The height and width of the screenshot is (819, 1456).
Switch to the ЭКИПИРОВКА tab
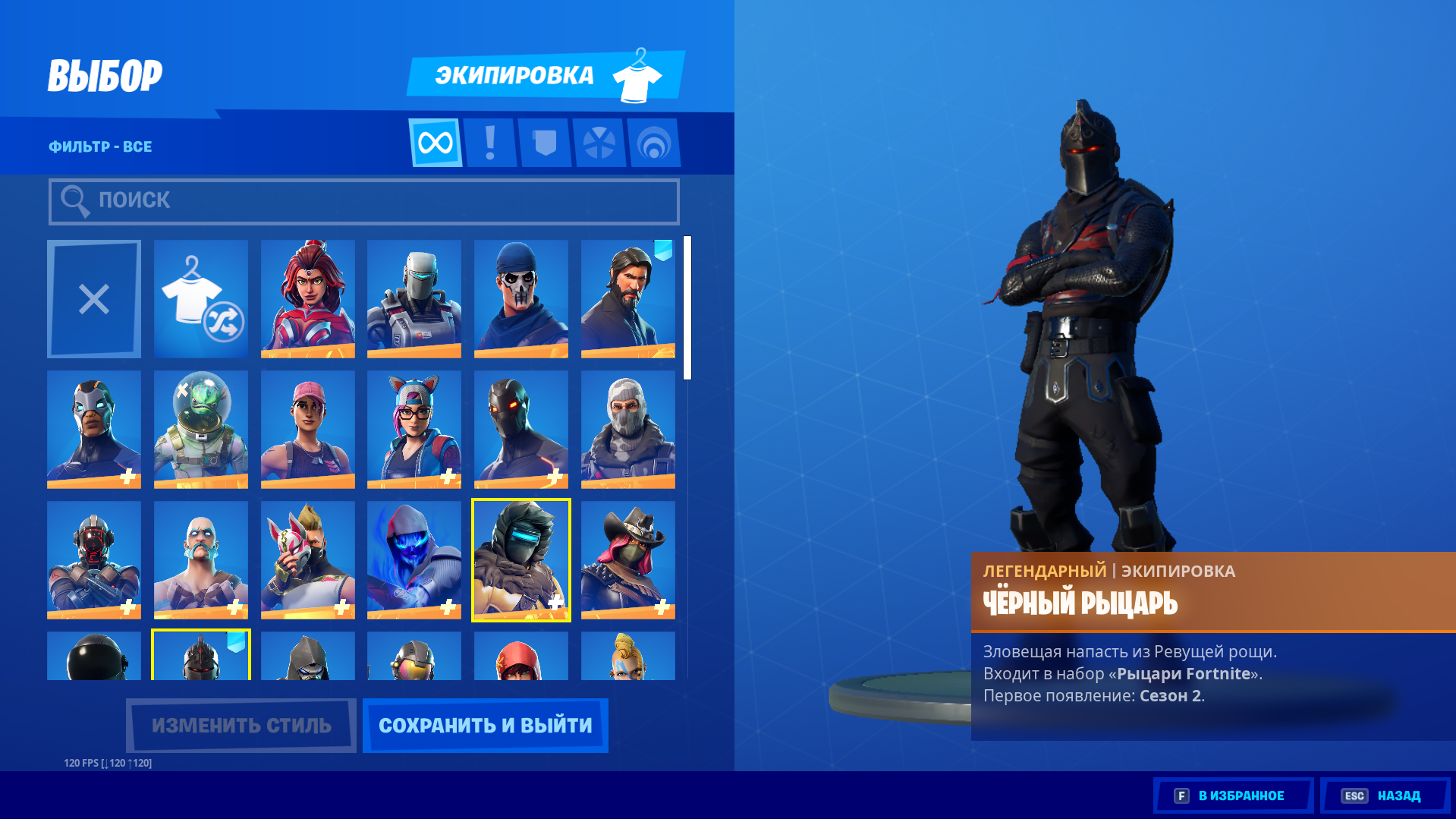(514, 75)
